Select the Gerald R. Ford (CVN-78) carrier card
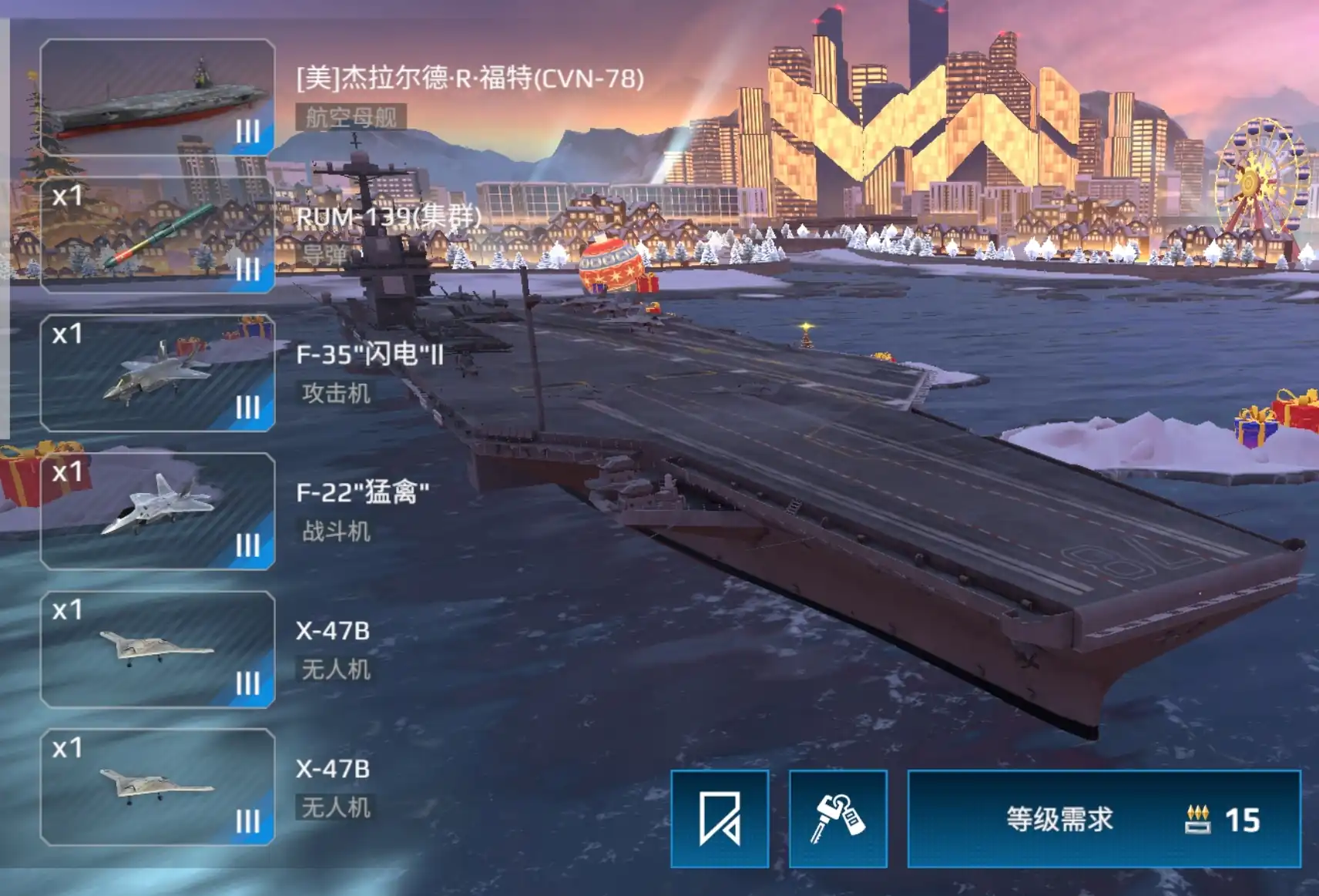1319x896 pixels. tap(157, 98)
